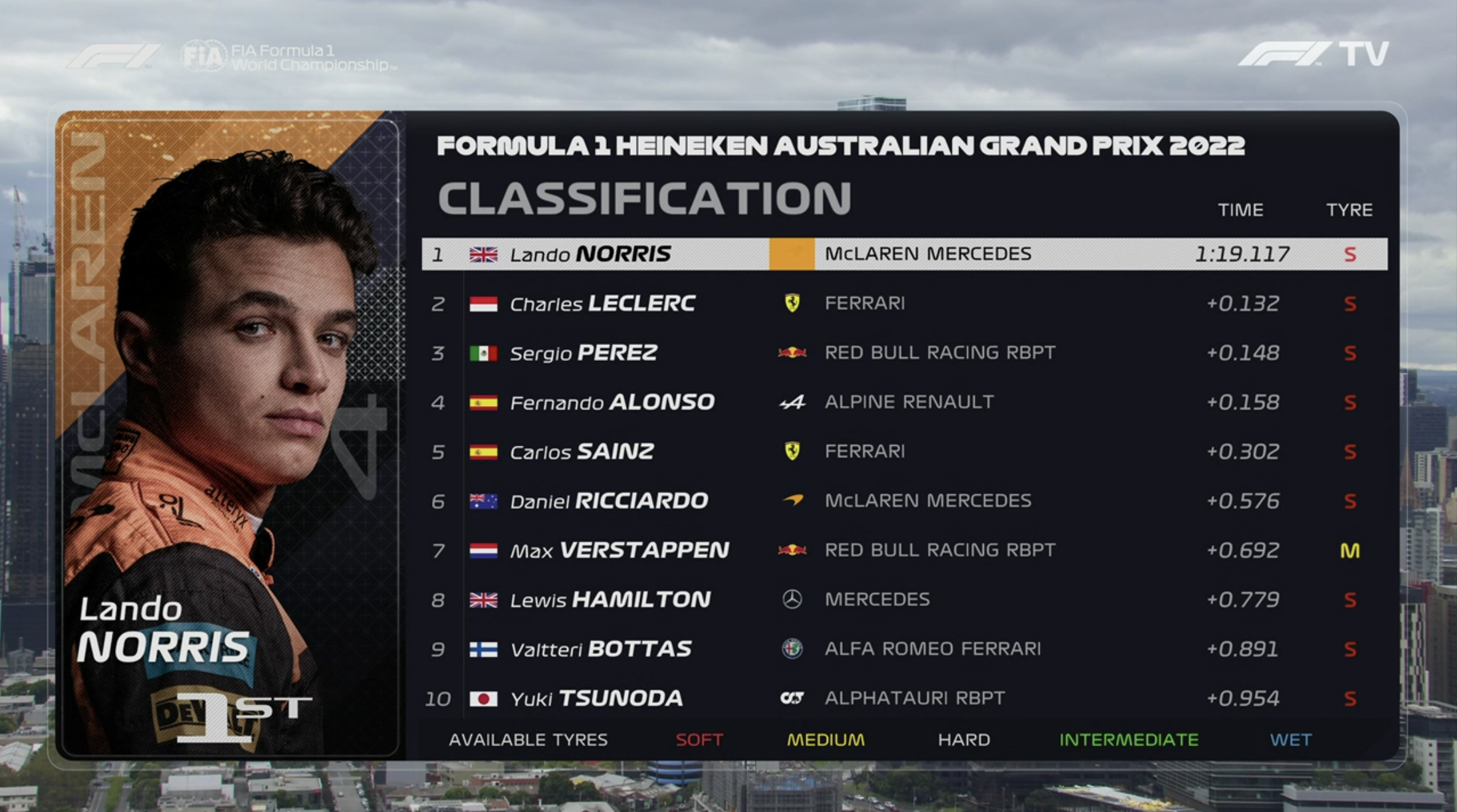Select the Carlos Sainz row
1457x812 pixels.
pyautogui.click(x=904, y=452)
